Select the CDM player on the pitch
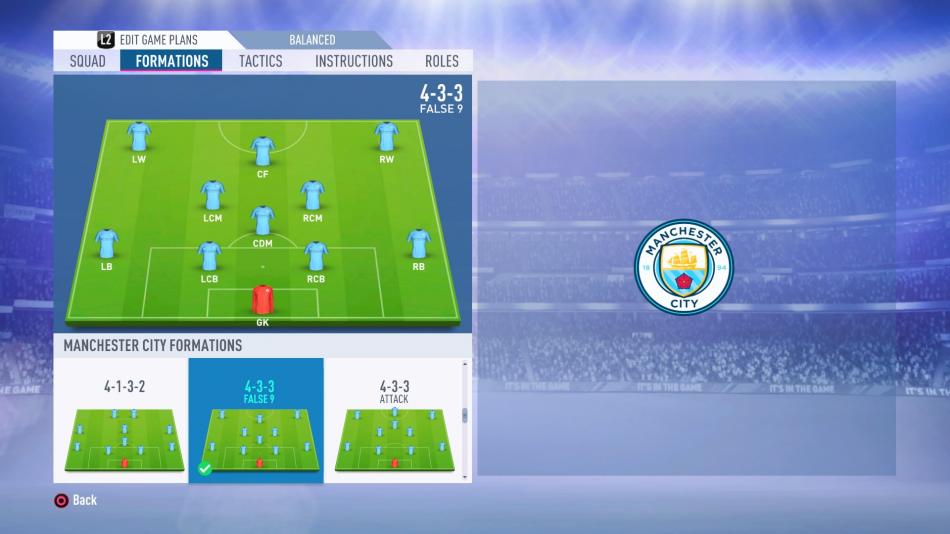The width and height of the screenshot is (950, 534). pyautogui.click(x=262, y=220)
